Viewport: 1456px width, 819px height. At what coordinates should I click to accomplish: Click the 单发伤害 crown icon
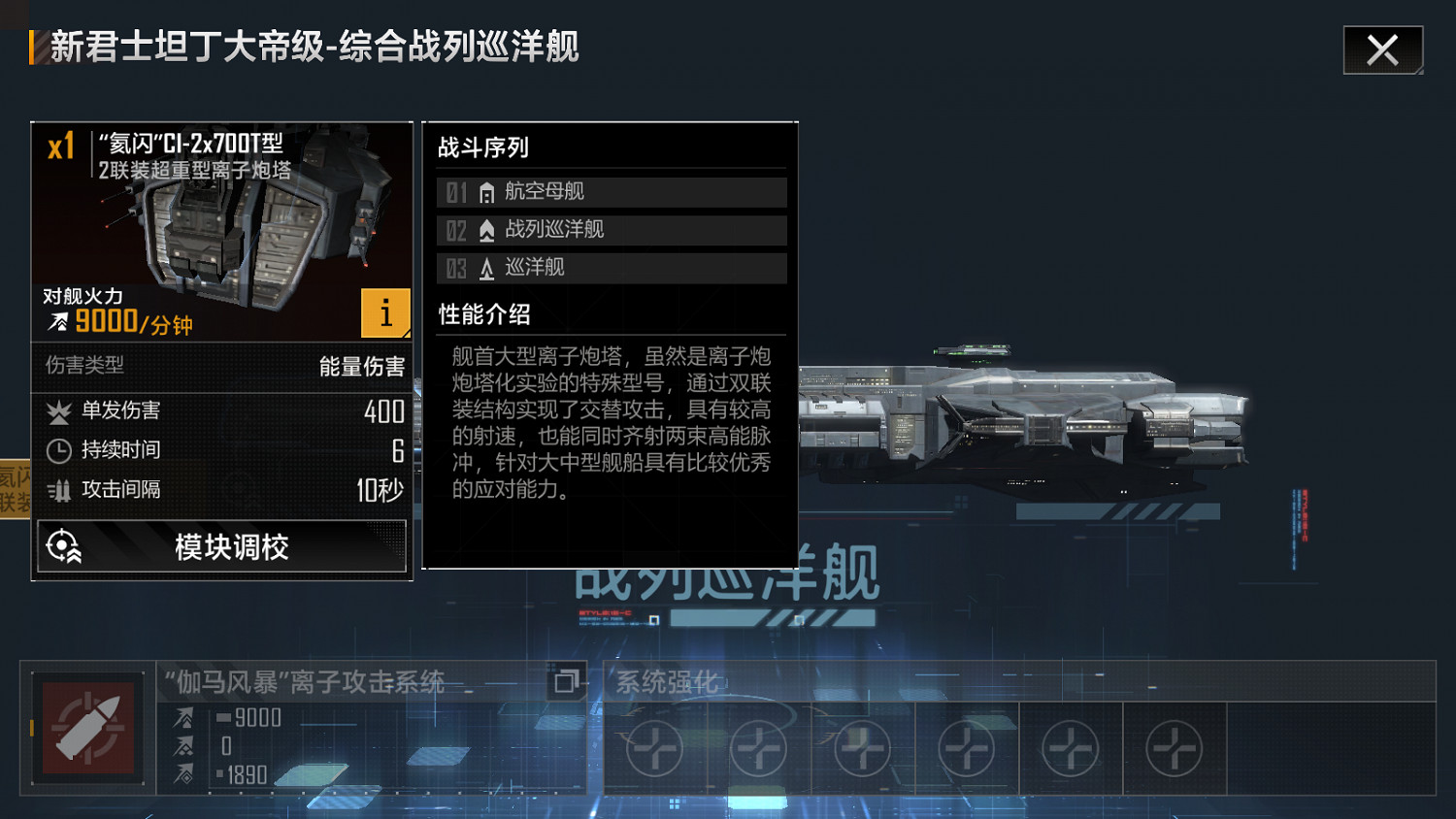(58, 411)
